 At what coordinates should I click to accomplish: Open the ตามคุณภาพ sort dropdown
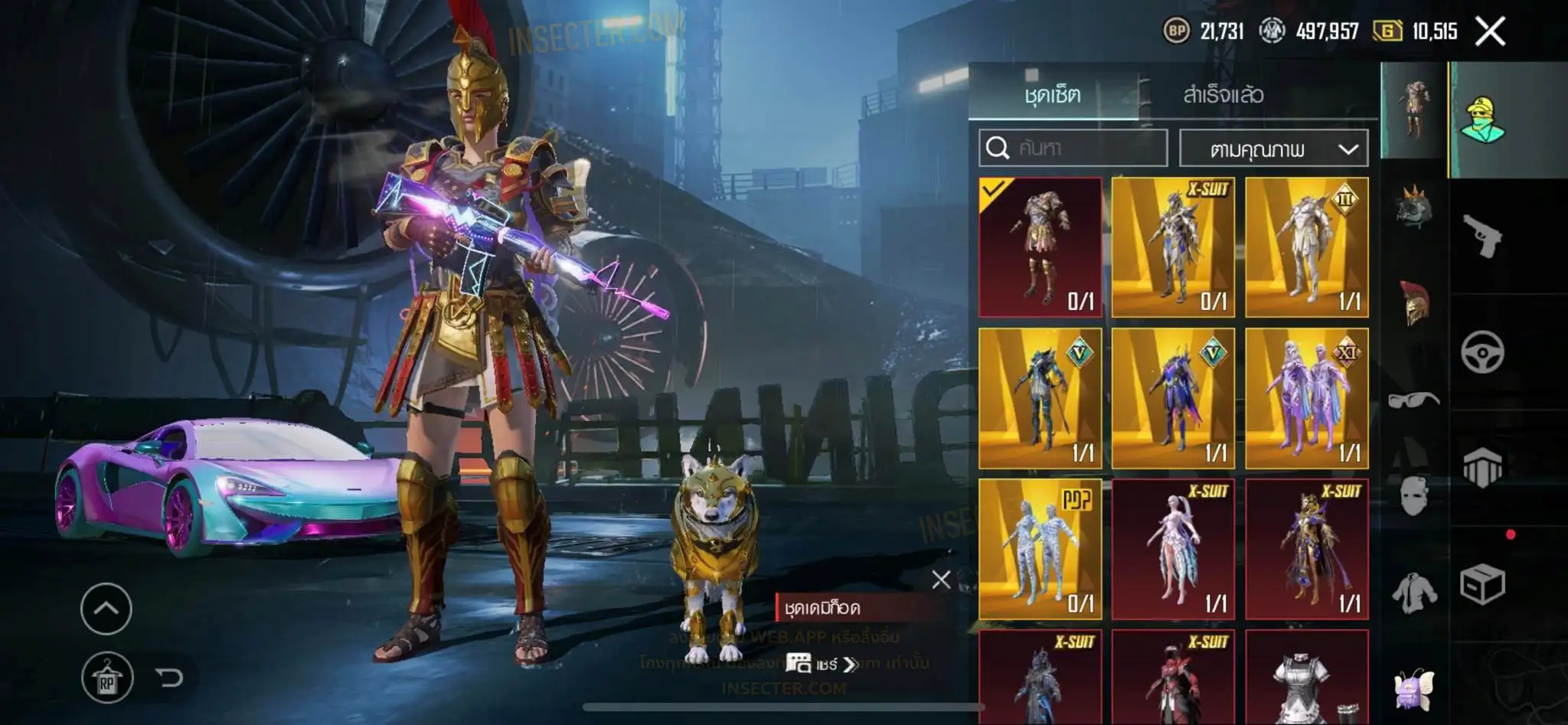click(1273, 149)
